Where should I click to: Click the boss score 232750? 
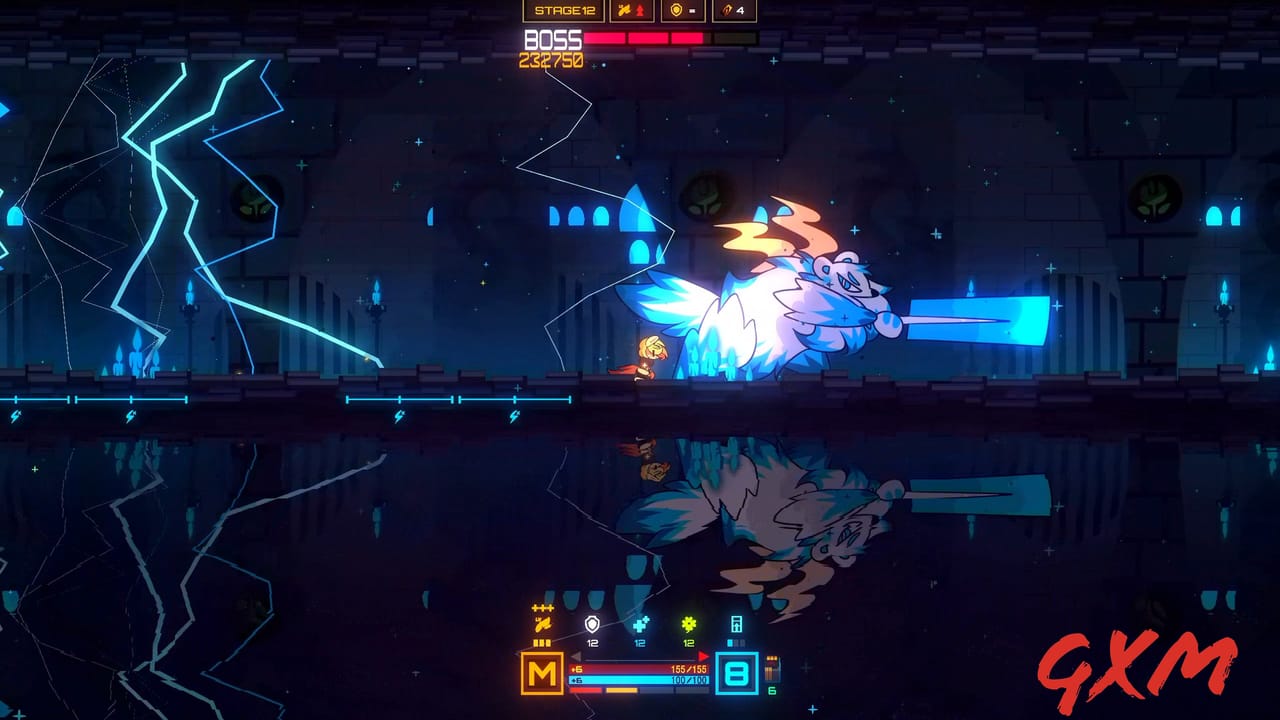tap(554, 58)
